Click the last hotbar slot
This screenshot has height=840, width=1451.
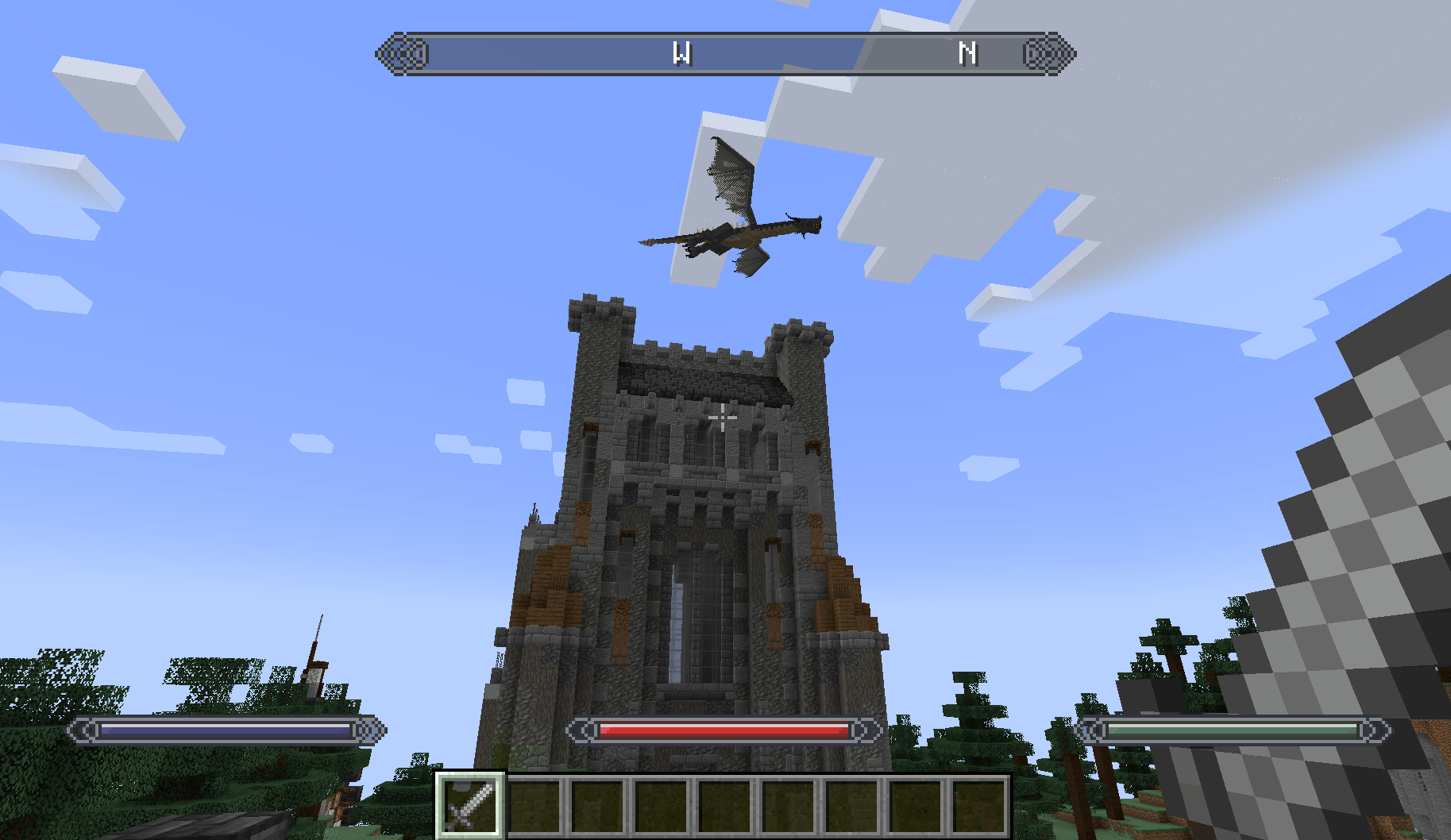pos(978,806)
